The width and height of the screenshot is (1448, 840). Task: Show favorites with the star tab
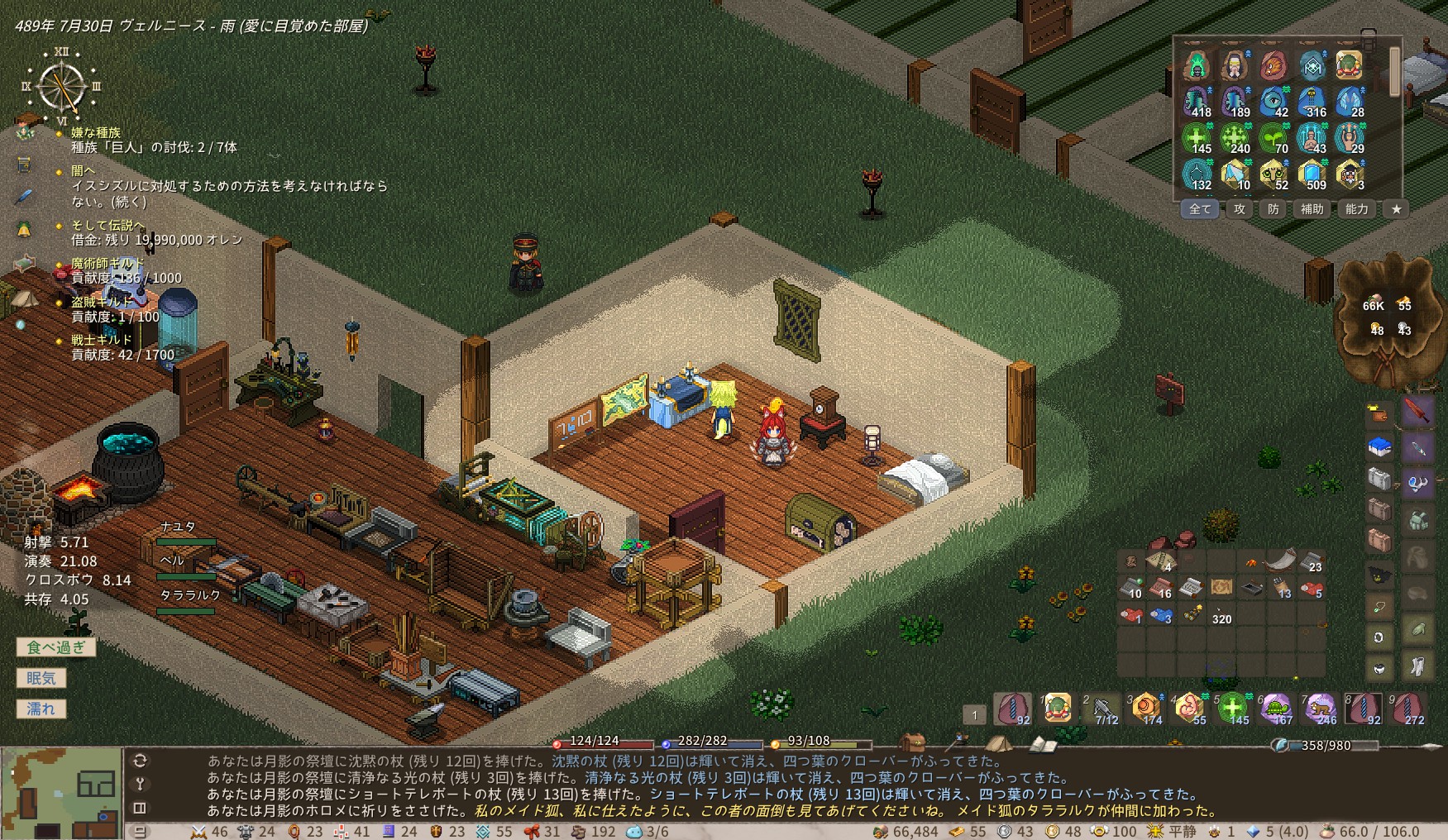tap(1396, 209)
